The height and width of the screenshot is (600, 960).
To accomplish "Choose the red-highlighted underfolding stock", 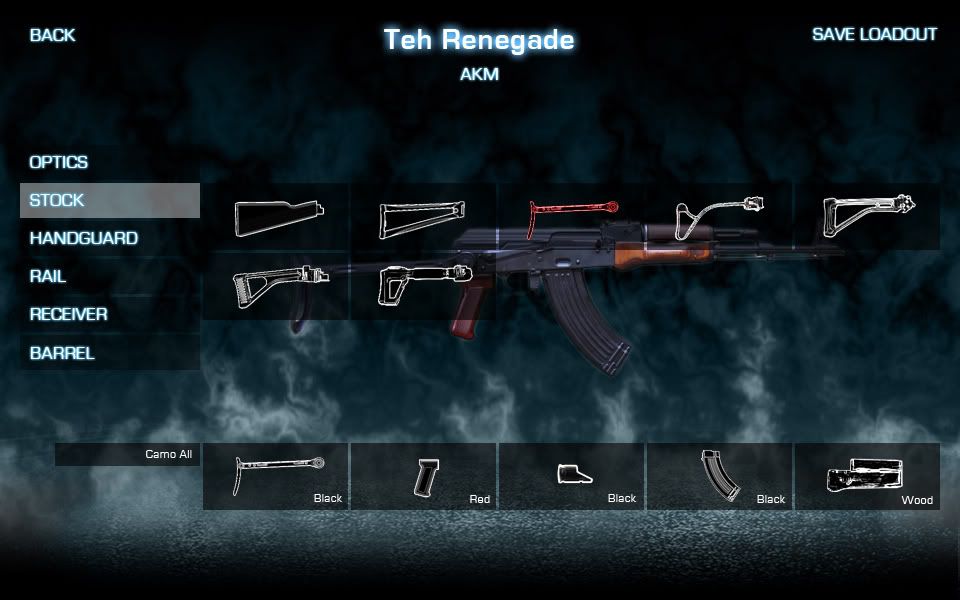I will coord(571,215).
